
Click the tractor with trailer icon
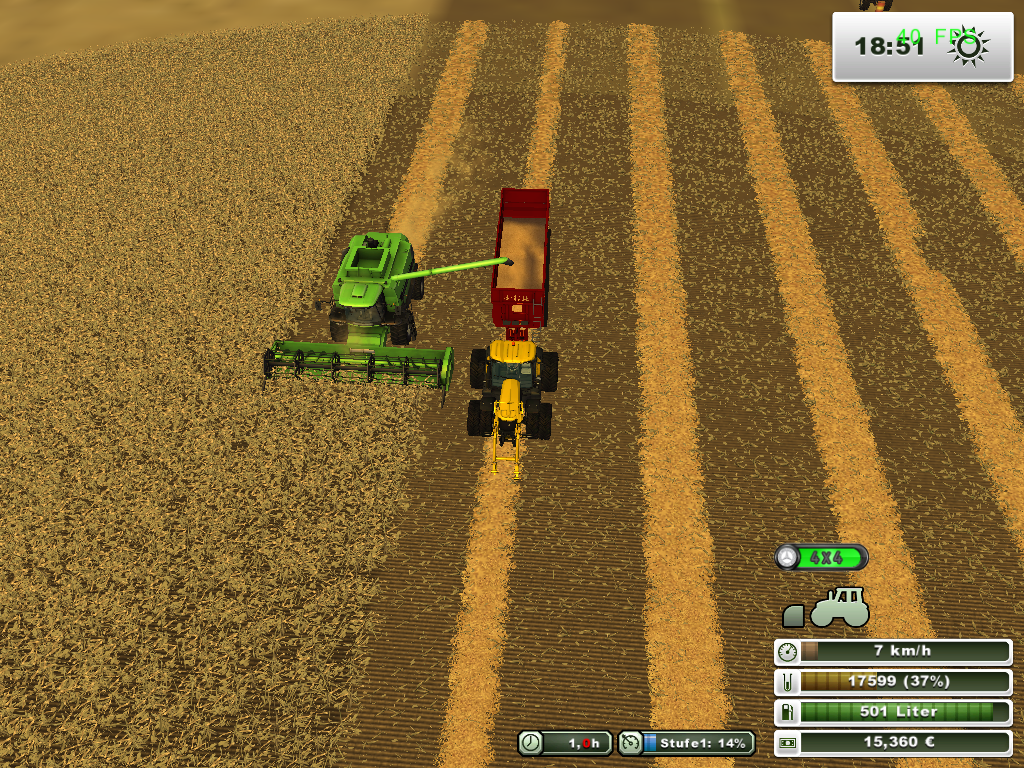pos(826,608)
